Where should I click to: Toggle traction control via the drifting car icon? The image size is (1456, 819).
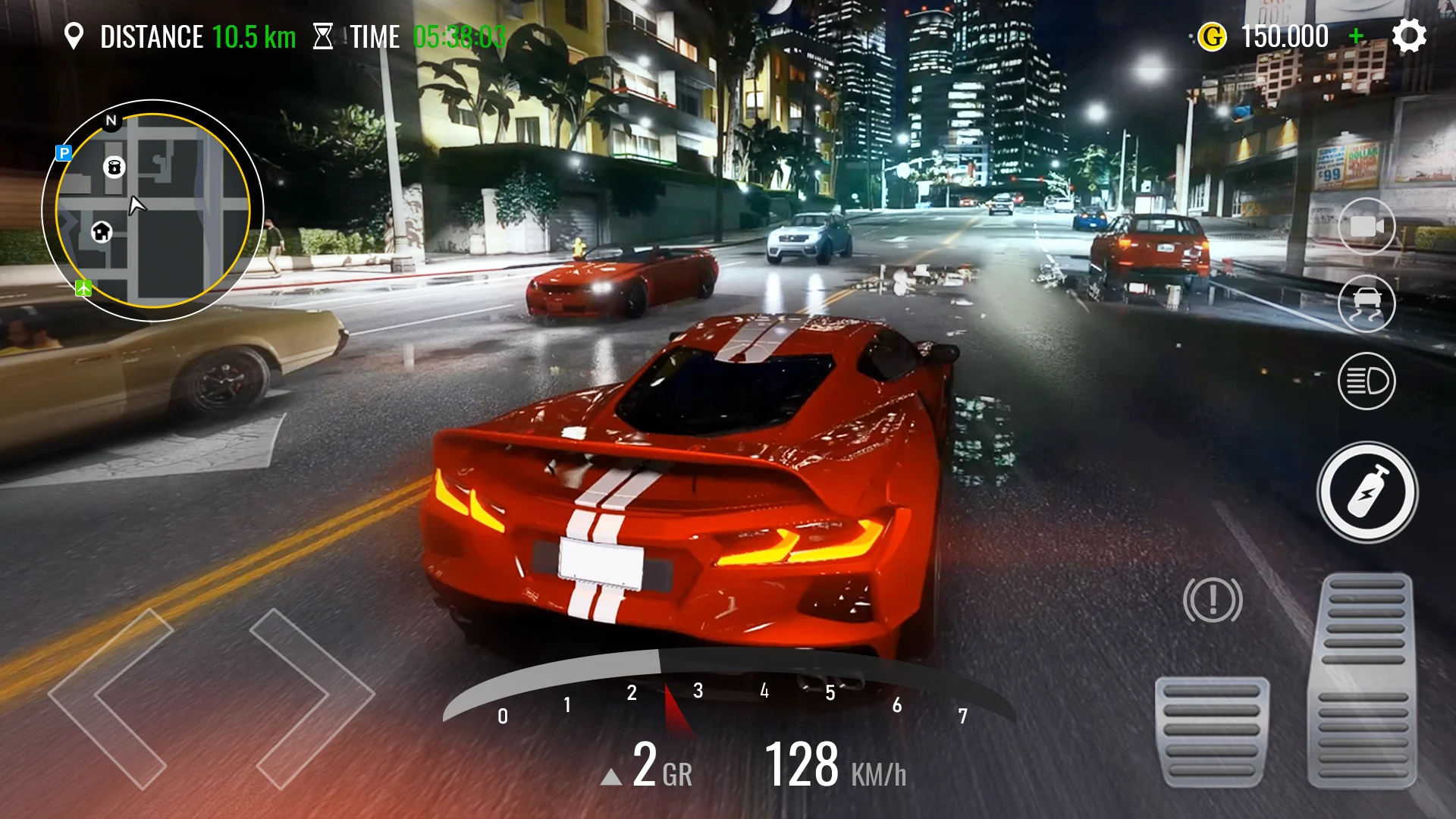pos(1367,303)
